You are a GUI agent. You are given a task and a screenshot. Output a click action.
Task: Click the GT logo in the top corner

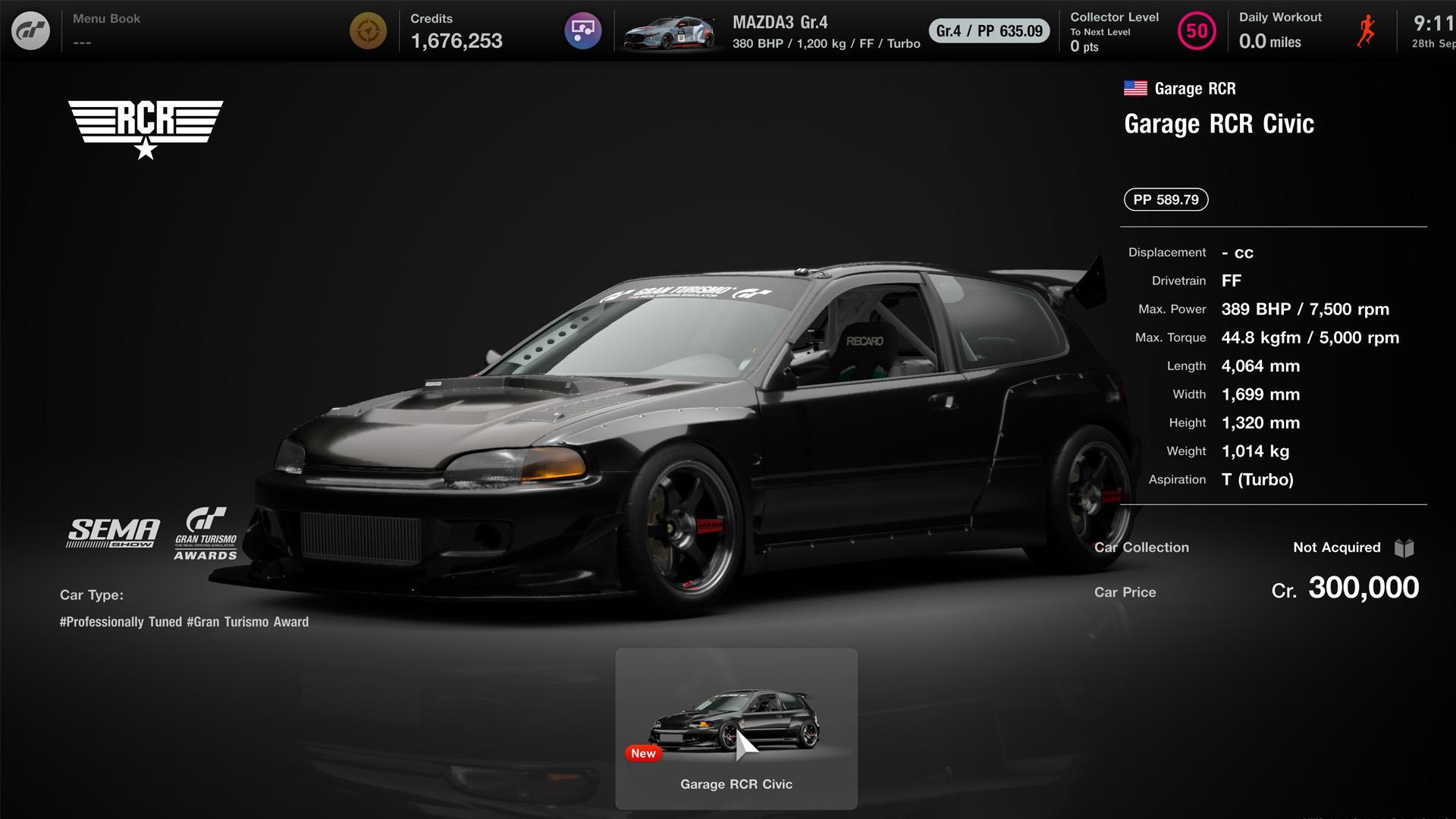pyautogui.click(x=32, y=30)
